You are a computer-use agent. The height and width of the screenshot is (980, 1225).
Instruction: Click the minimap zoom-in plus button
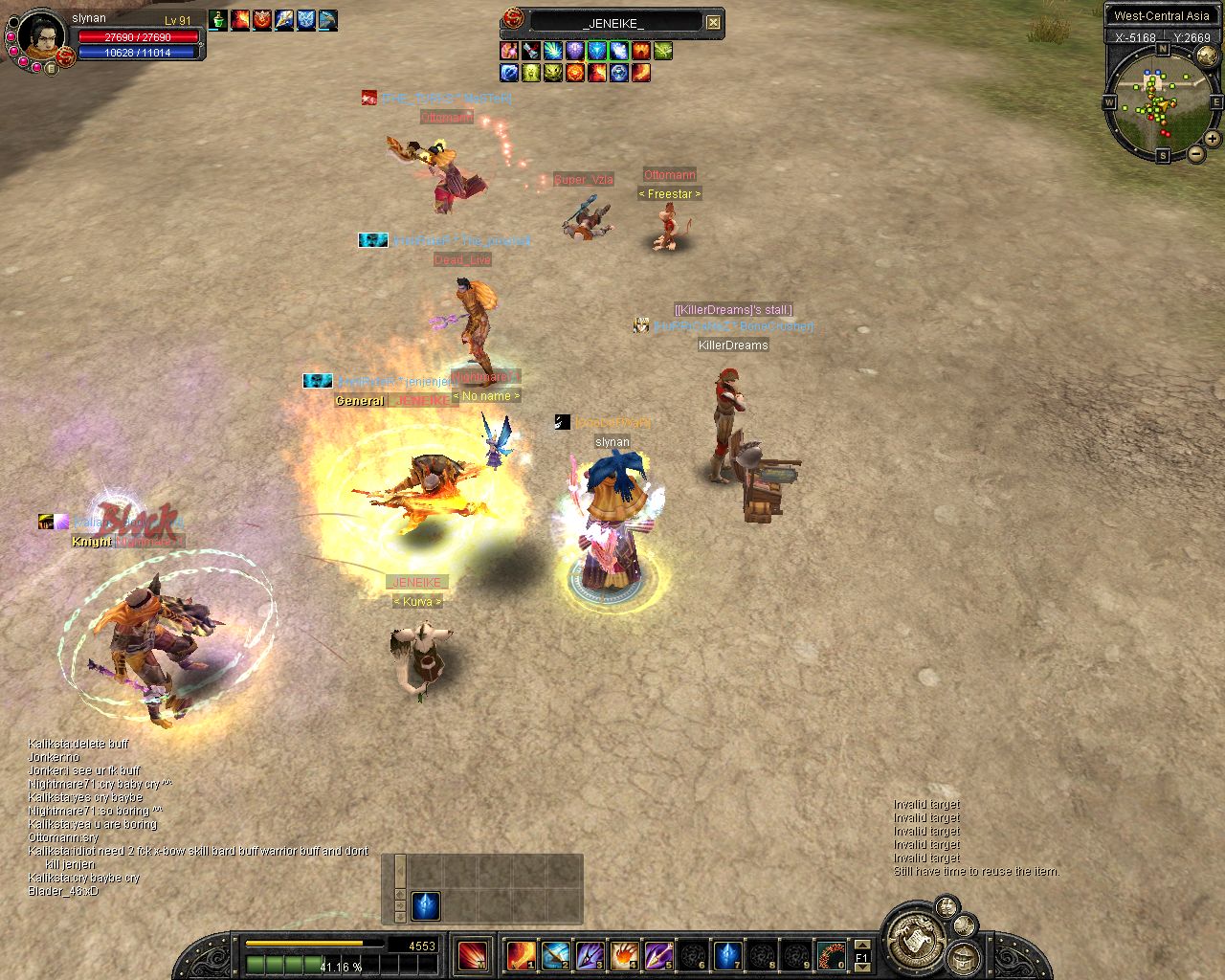(x=1212, y=139)
